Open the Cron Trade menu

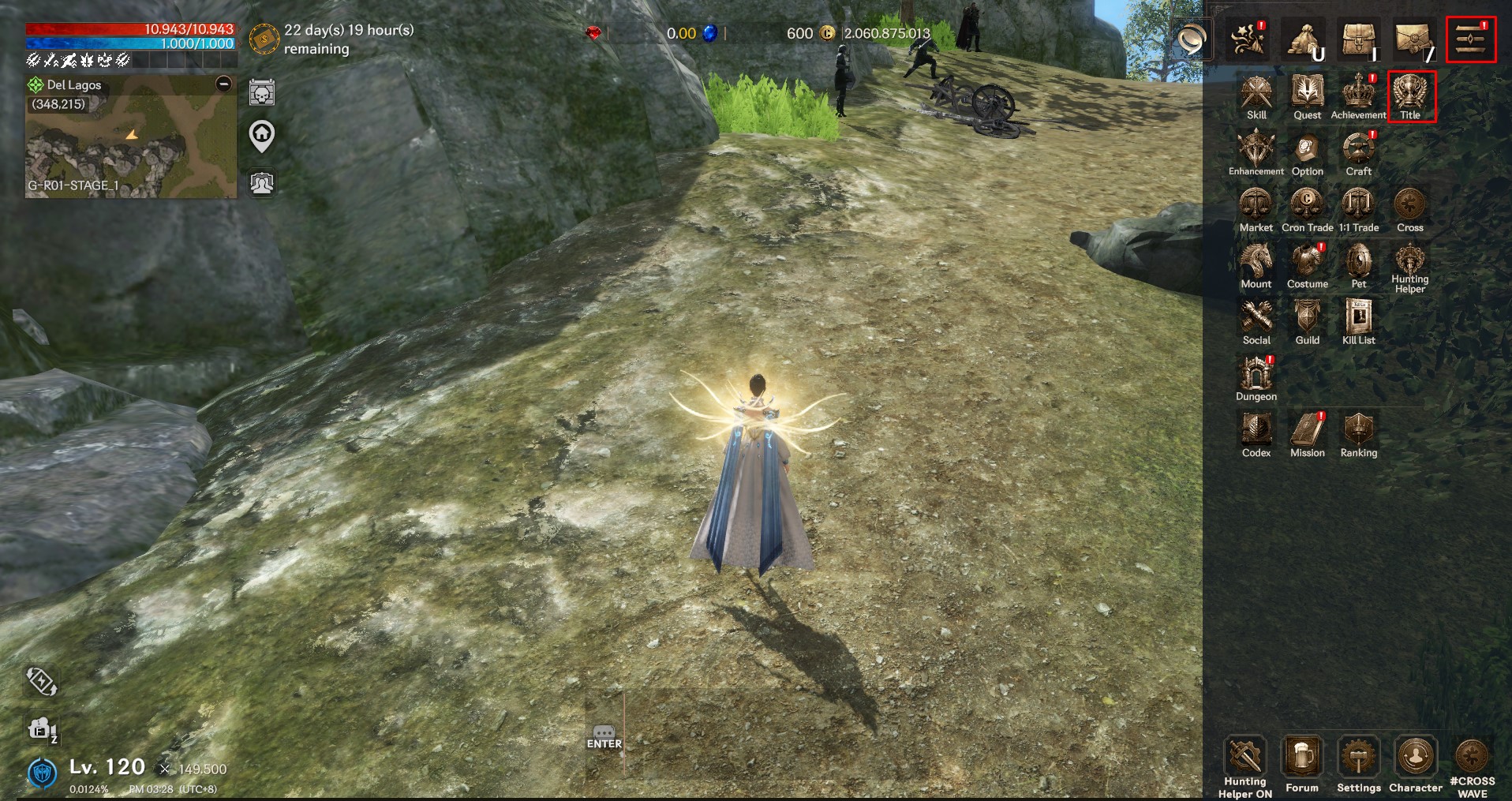(x=1307, y=208)
